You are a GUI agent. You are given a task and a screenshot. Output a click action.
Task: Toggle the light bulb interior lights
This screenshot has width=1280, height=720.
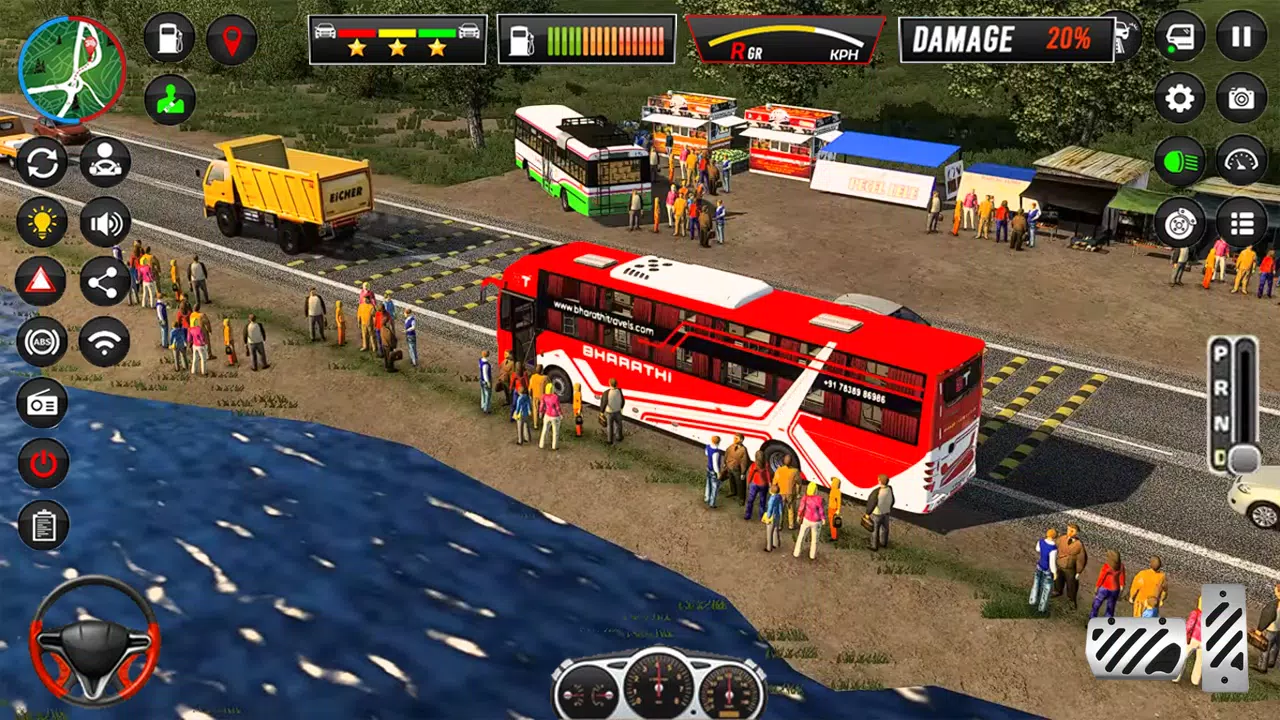pos(42,222)
